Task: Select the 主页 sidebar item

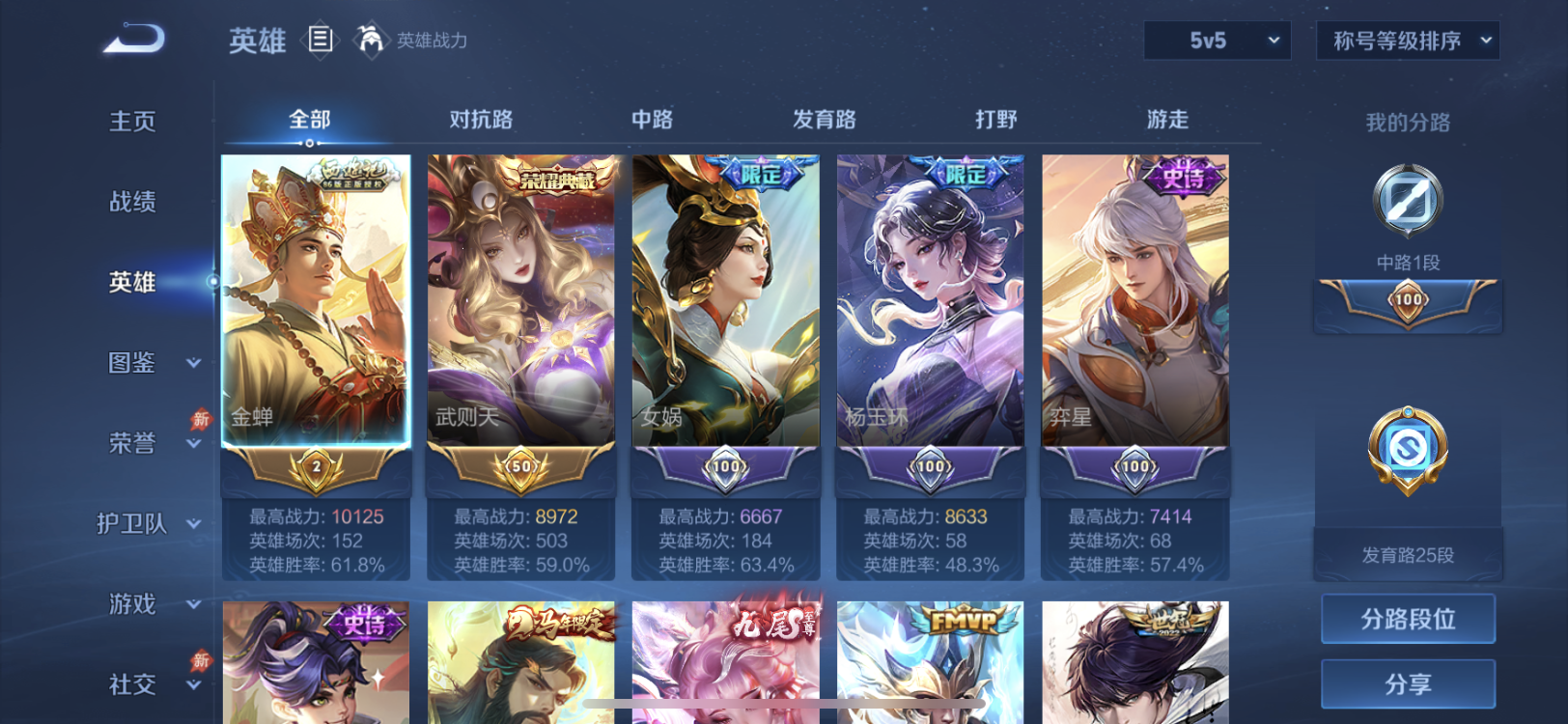Action: point(133,121)
